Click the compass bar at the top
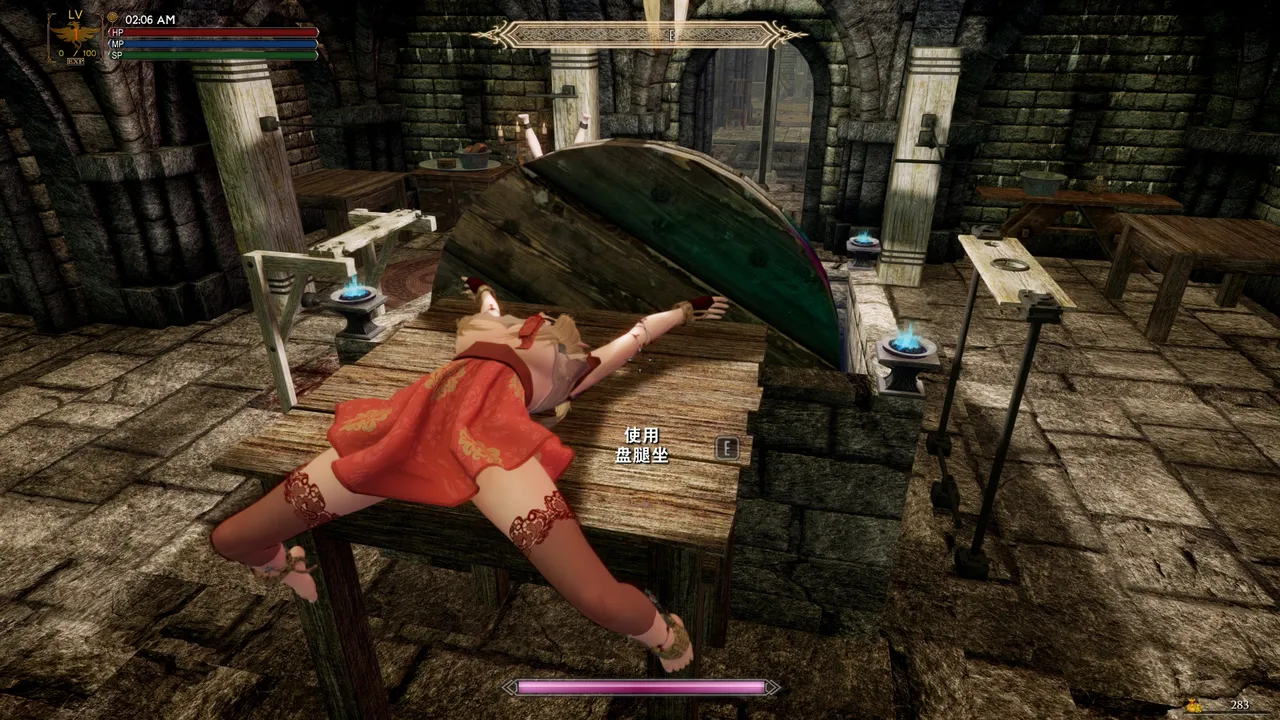The width and height of the screenshot is (1280, 720). click(640, 35)
